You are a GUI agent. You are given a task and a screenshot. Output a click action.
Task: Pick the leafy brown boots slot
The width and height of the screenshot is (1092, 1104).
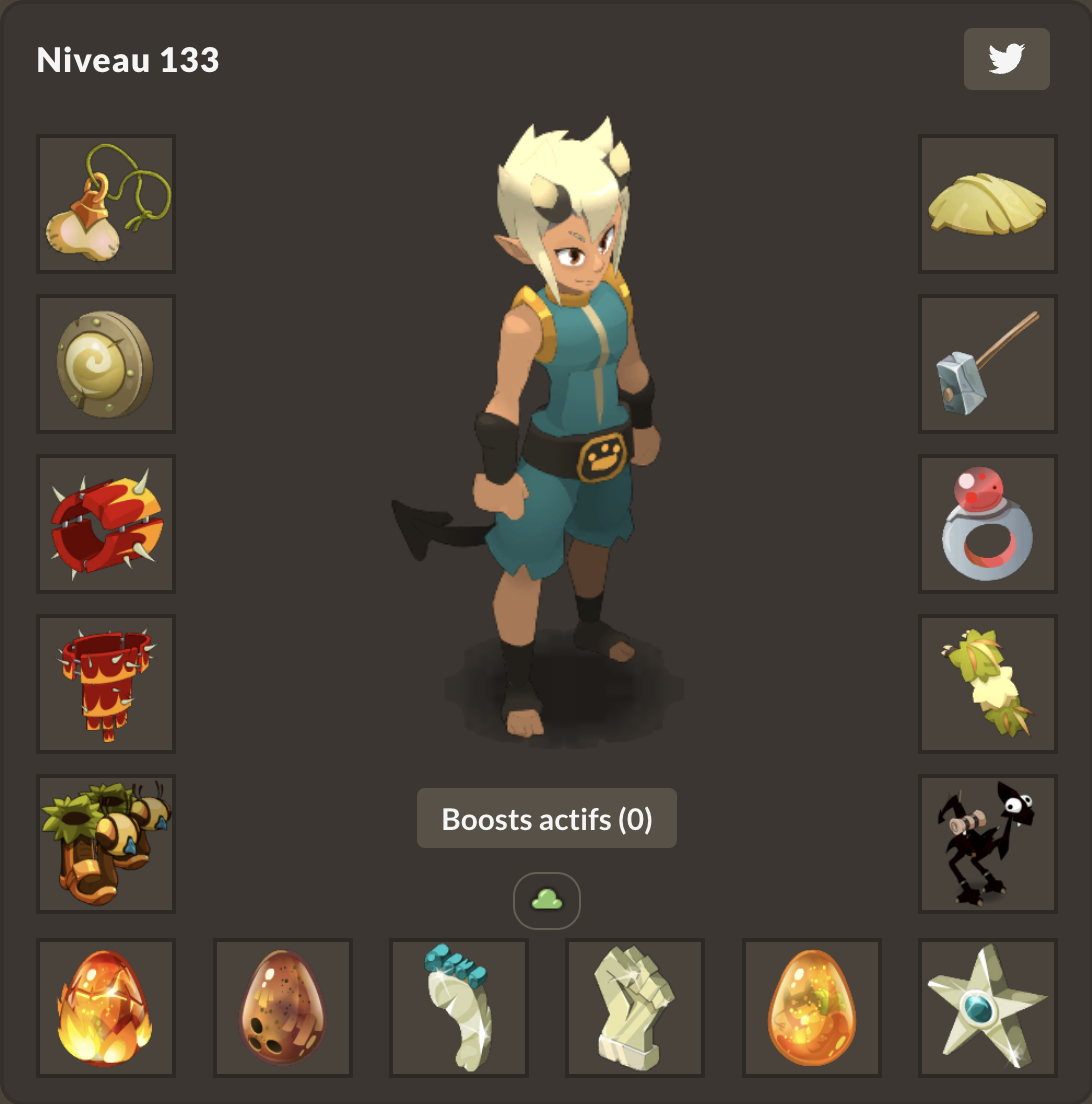click(x=106, y=844)
